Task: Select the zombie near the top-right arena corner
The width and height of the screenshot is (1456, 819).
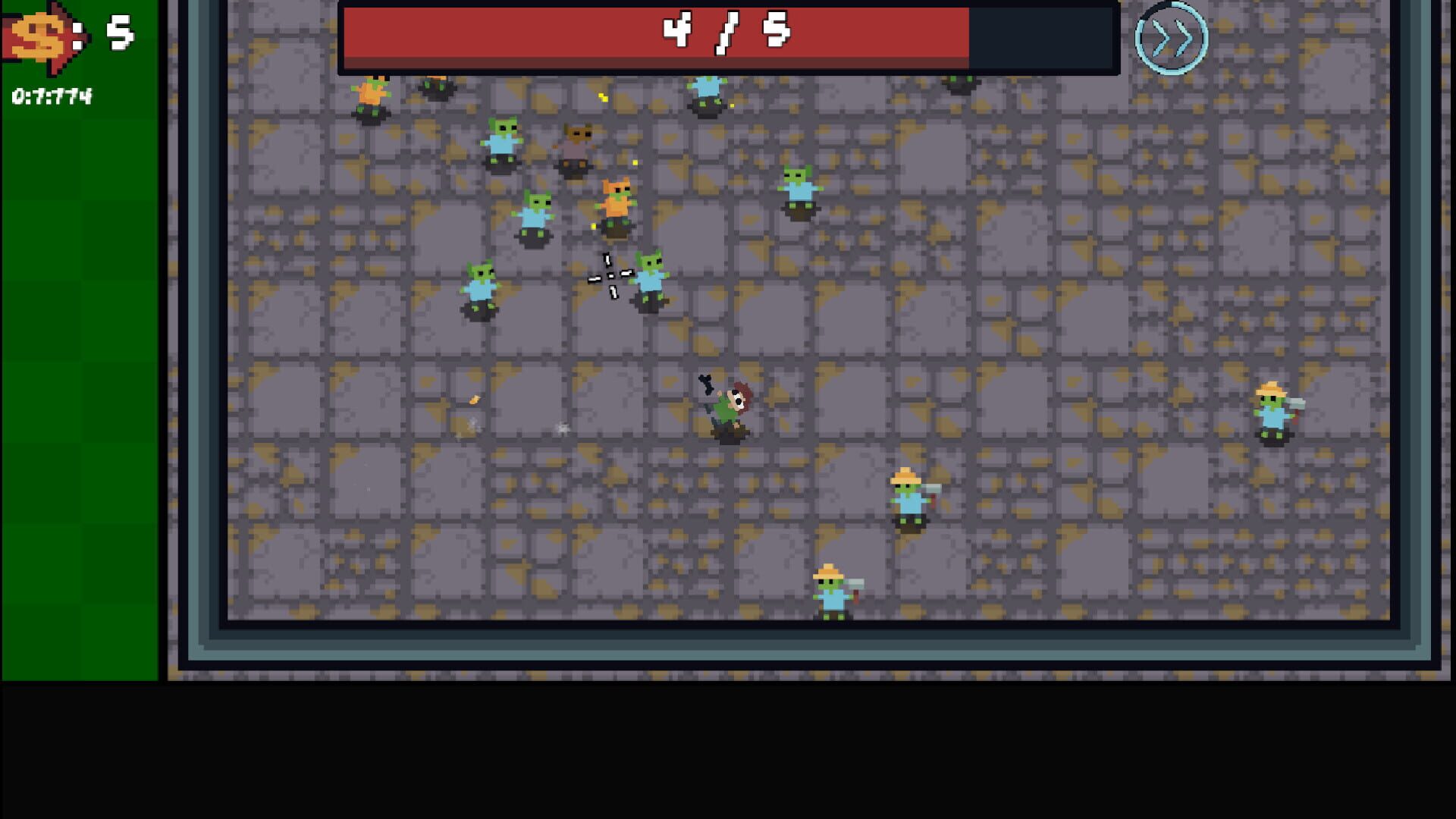Action: tap(960, 83)
